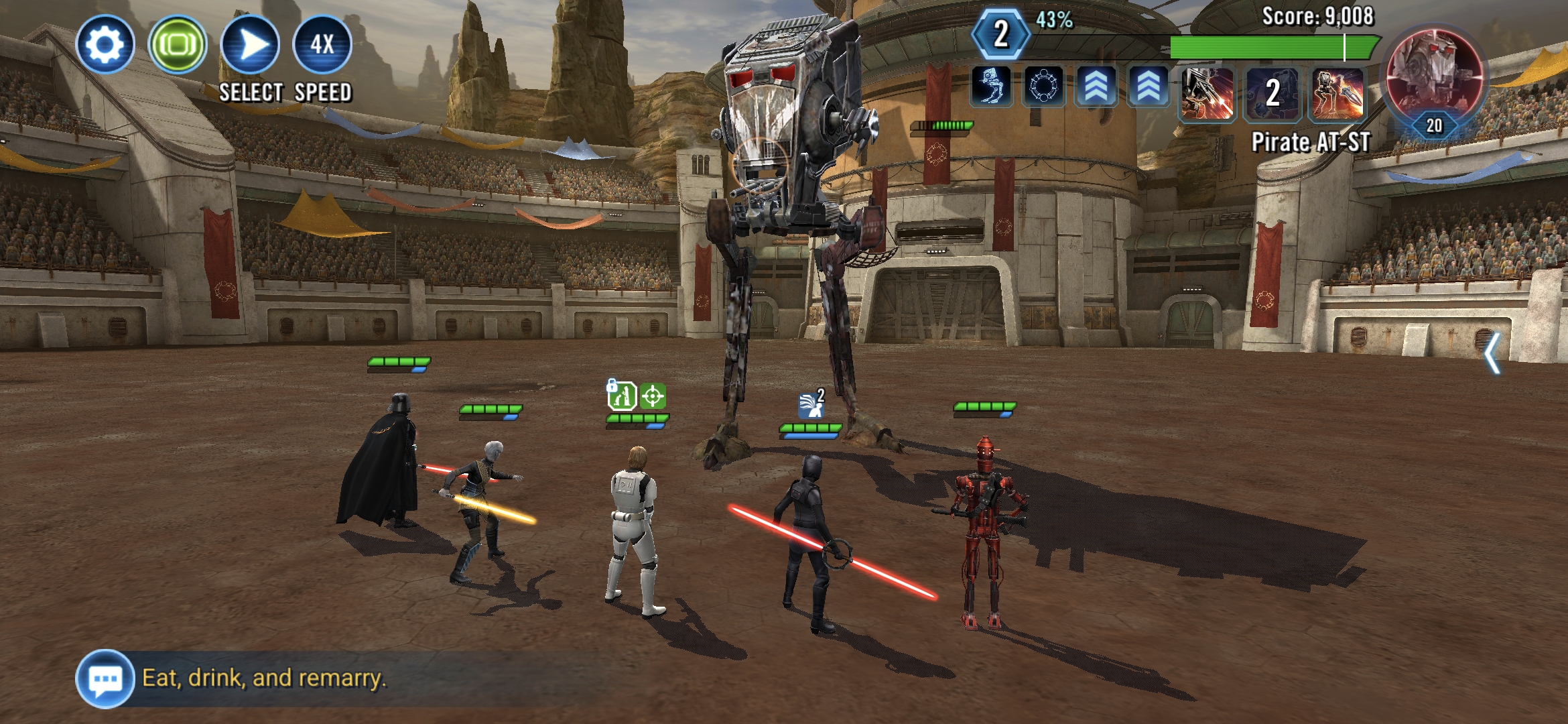Inspect the green crosshair buff icon
The height and width of the screenshot is (724, 1568).
[x=653, y=396]
